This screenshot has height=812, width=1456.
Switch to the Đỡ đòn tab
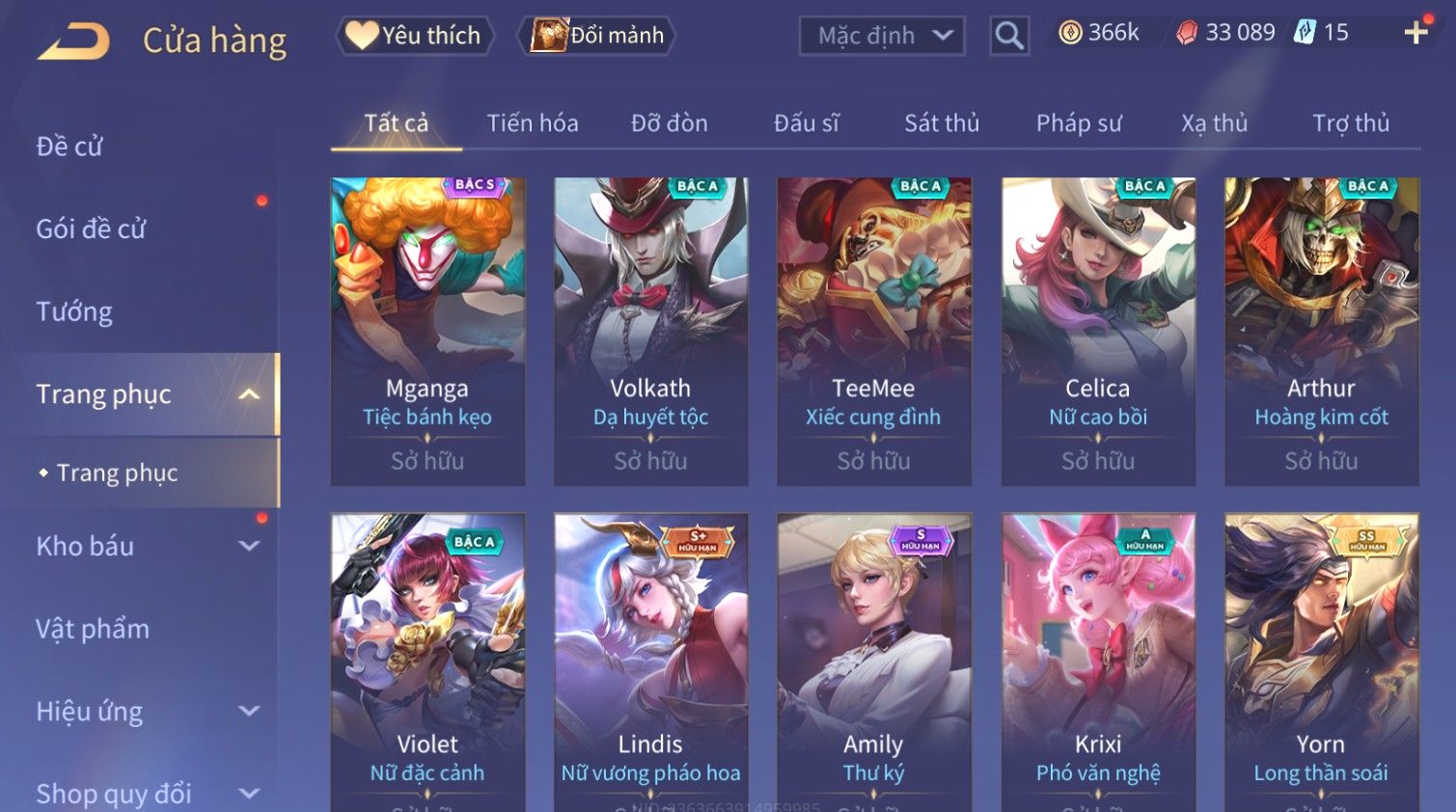pos(669,123)
